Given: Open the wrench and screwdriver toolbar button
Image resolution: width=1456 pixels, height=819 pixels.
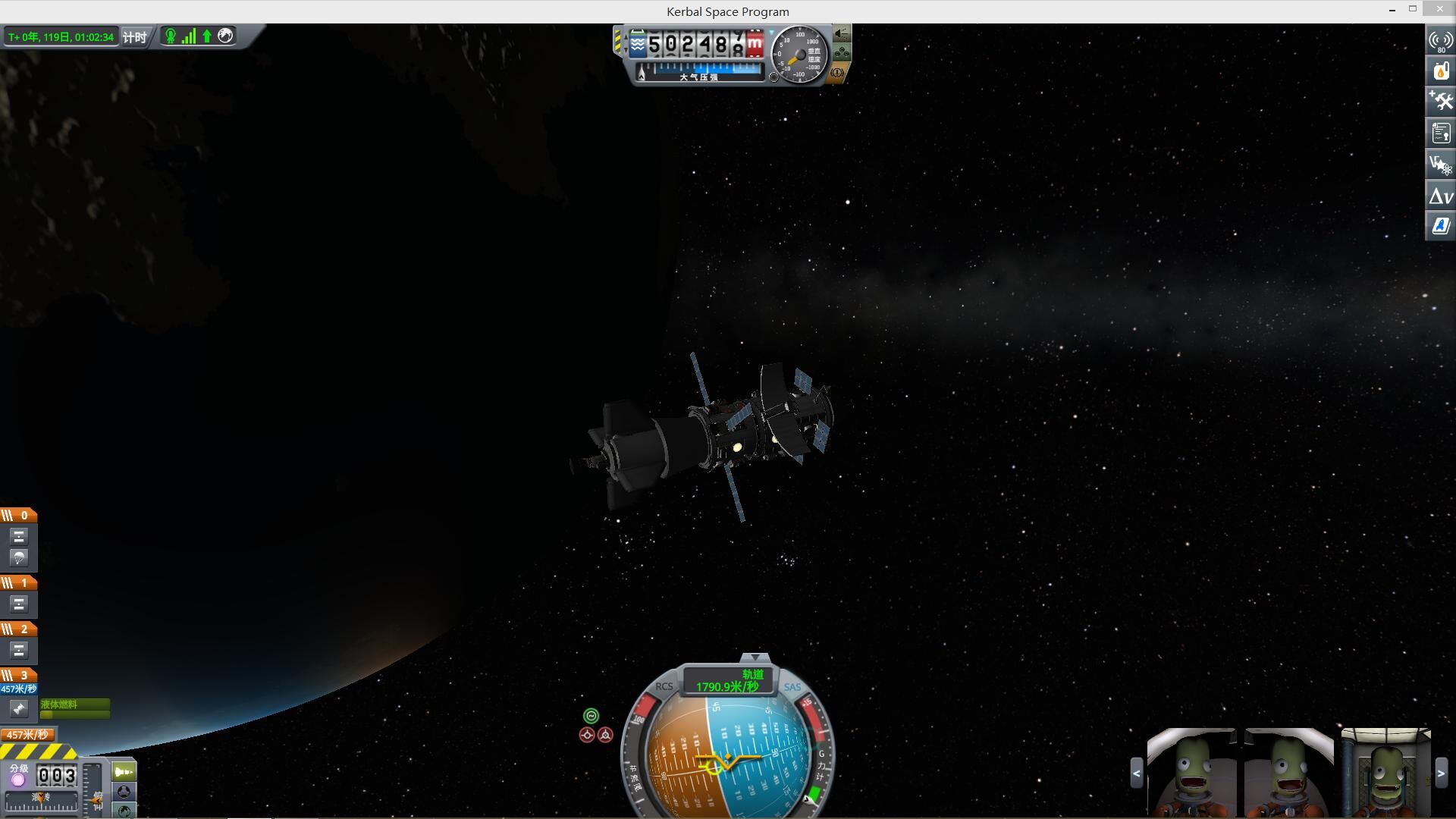Looking at the screenshot, I should click(x=1440, y=101).
